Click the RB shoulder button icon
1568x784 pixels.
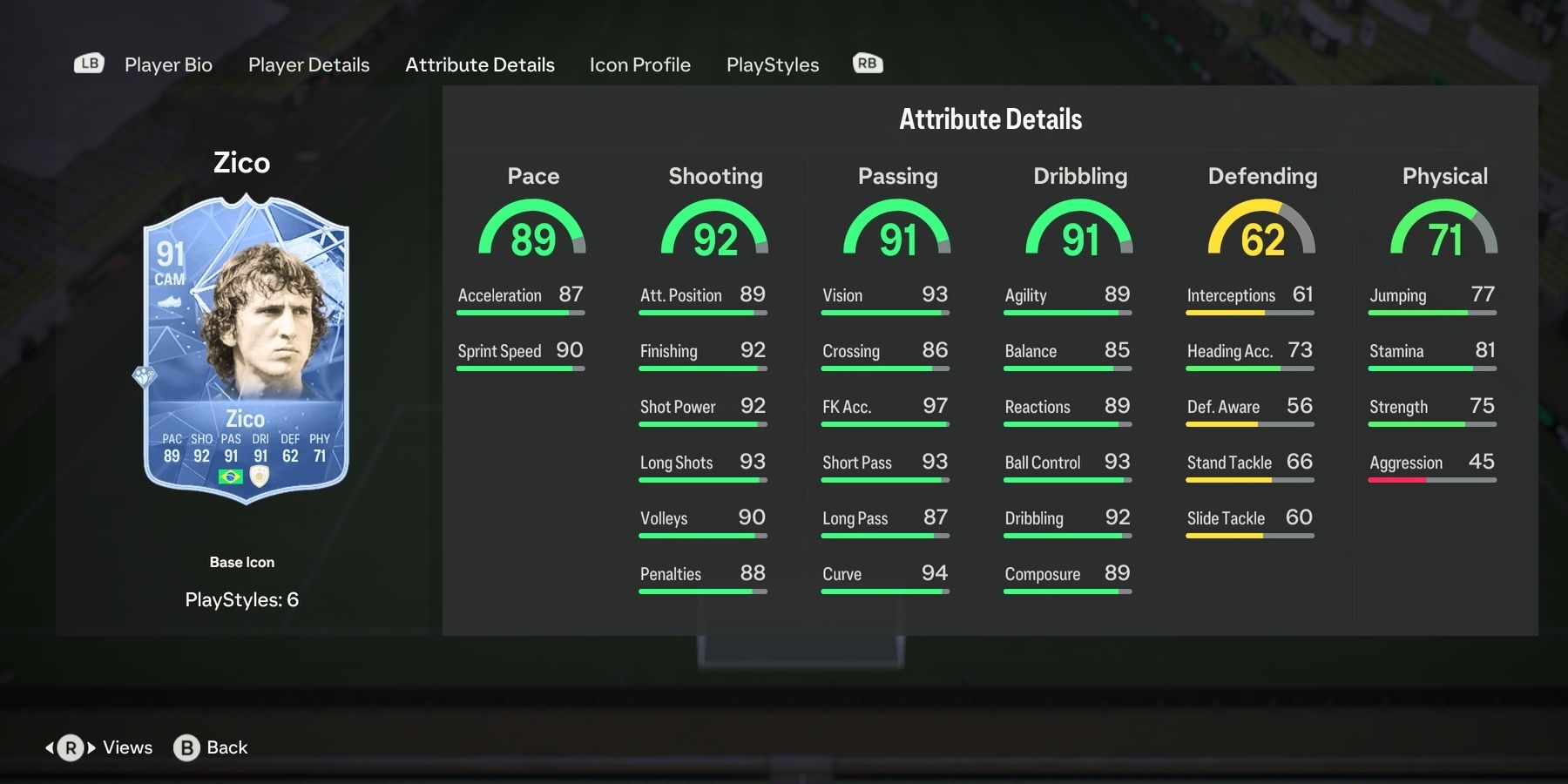(x=867, y=63)
